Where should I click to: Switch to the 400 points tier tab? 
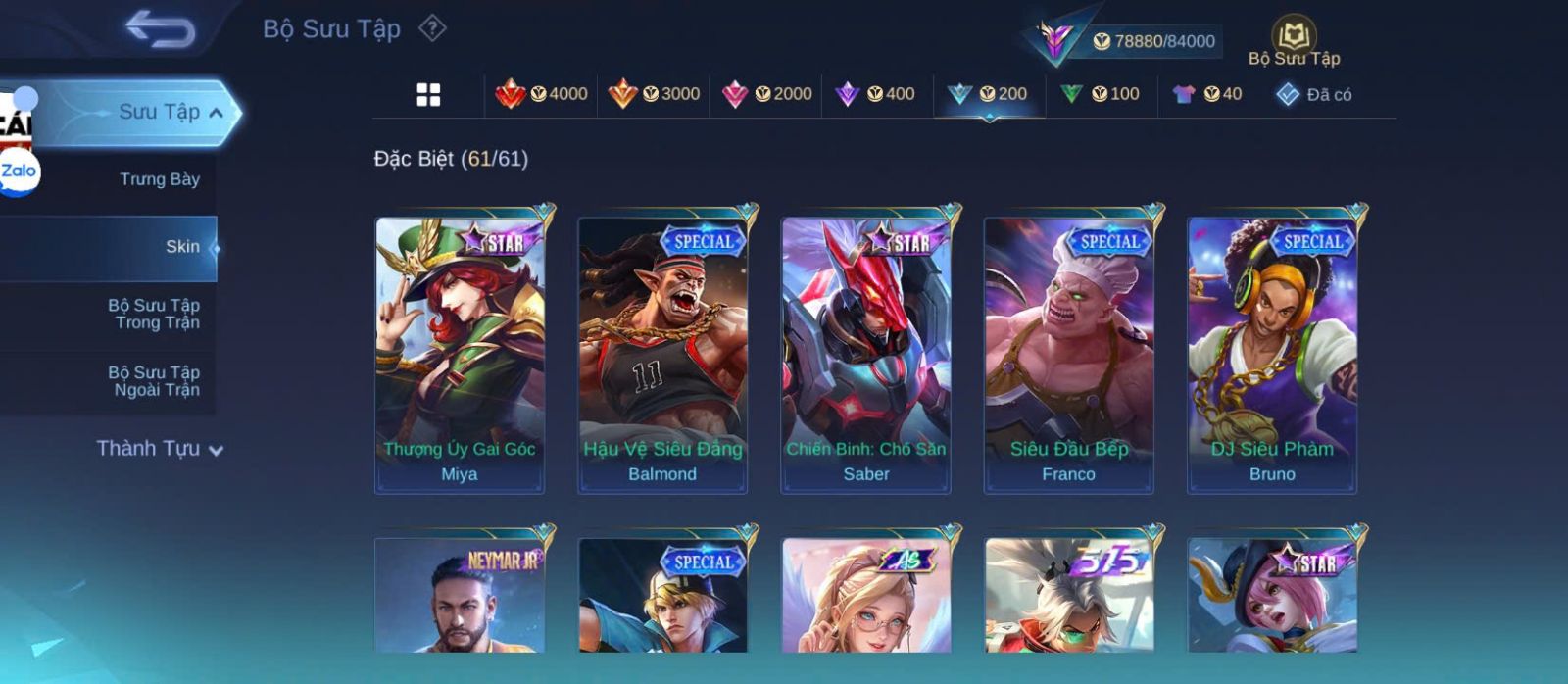(x=875, y=94)
